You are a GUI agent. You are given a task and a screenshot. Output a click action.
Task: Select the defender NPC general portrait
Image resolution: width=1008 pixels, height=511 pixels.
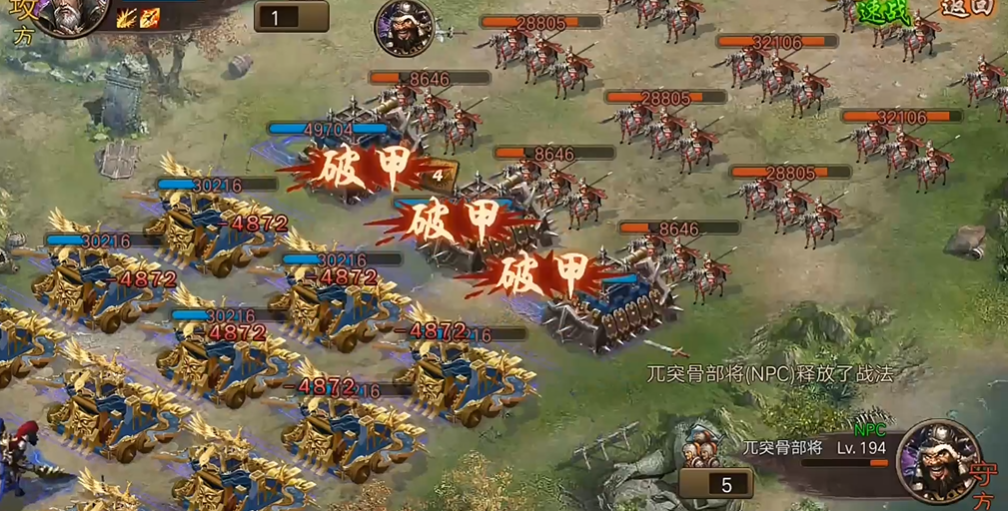tap(938, 459)
